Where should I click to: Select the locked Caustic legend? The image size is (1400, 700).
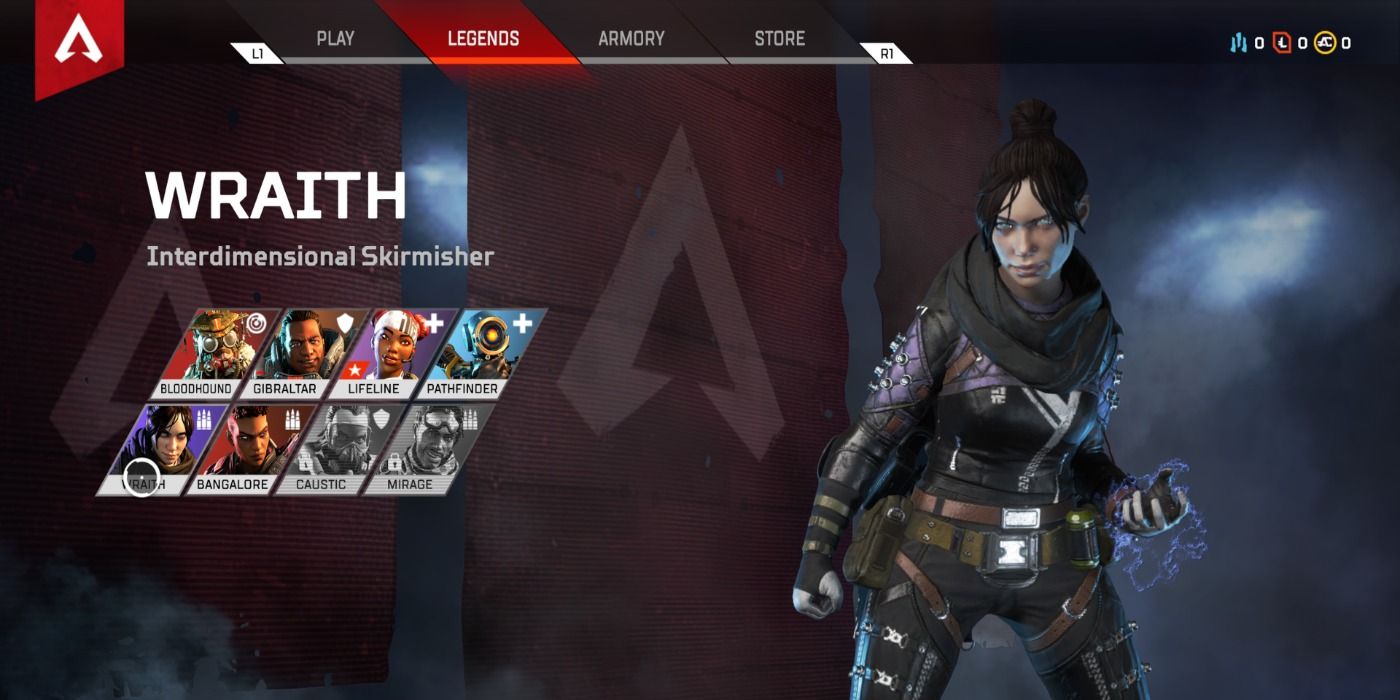coord(330,448)
